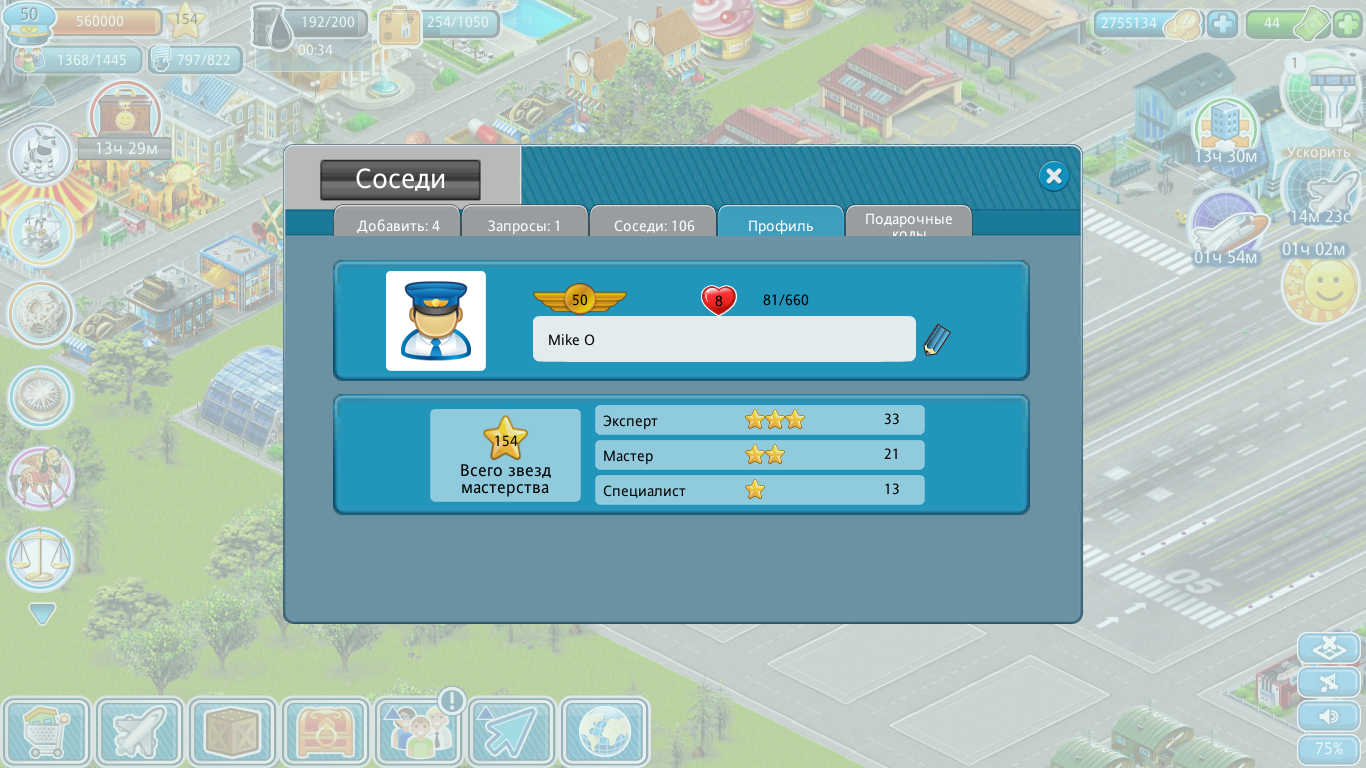Open the treasure chest menu
Image resolution: width=1366 pixels, height=768 pixels.
click(325, 733)
